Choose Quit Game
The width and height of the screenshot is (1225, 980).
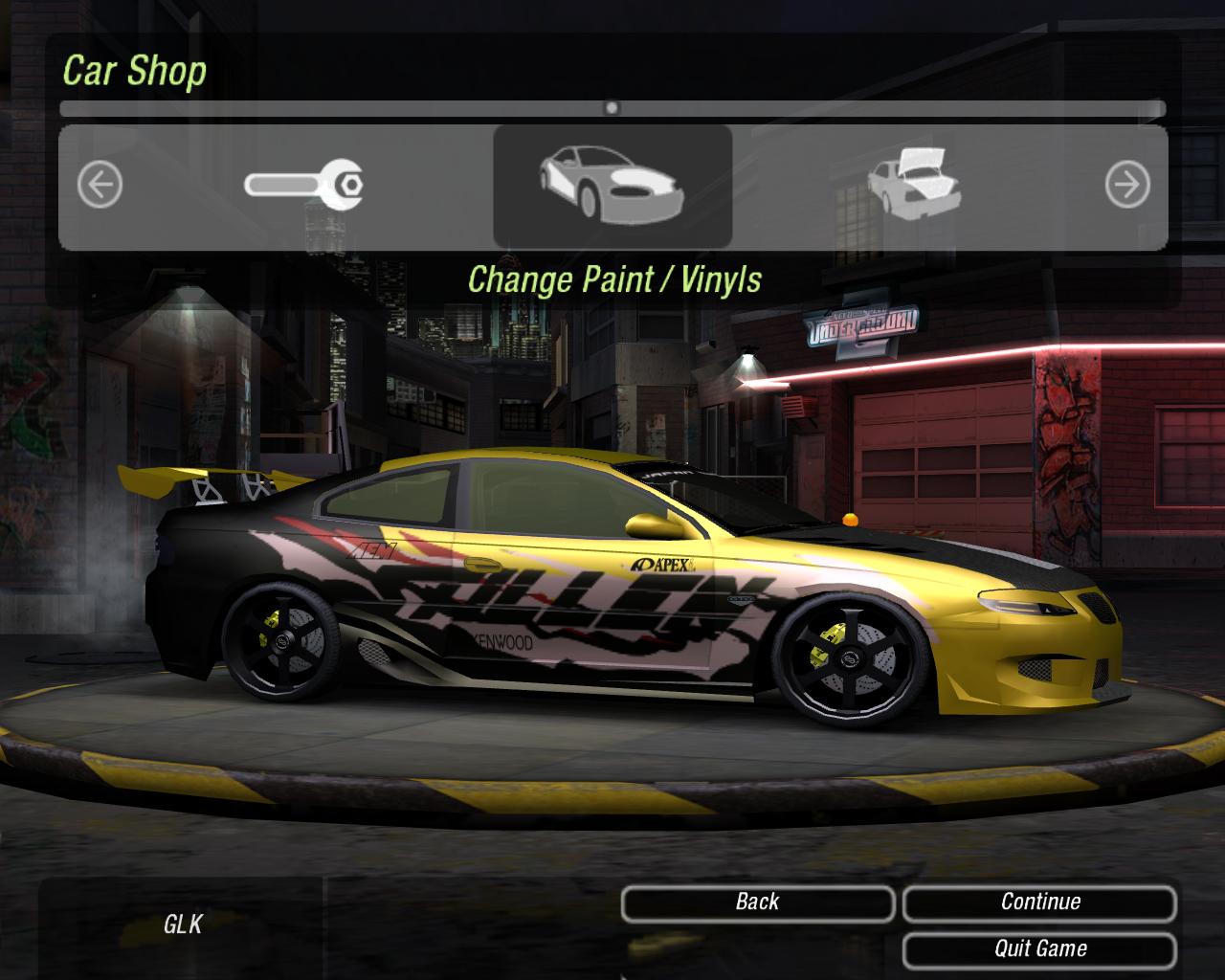pos(1039,949)
